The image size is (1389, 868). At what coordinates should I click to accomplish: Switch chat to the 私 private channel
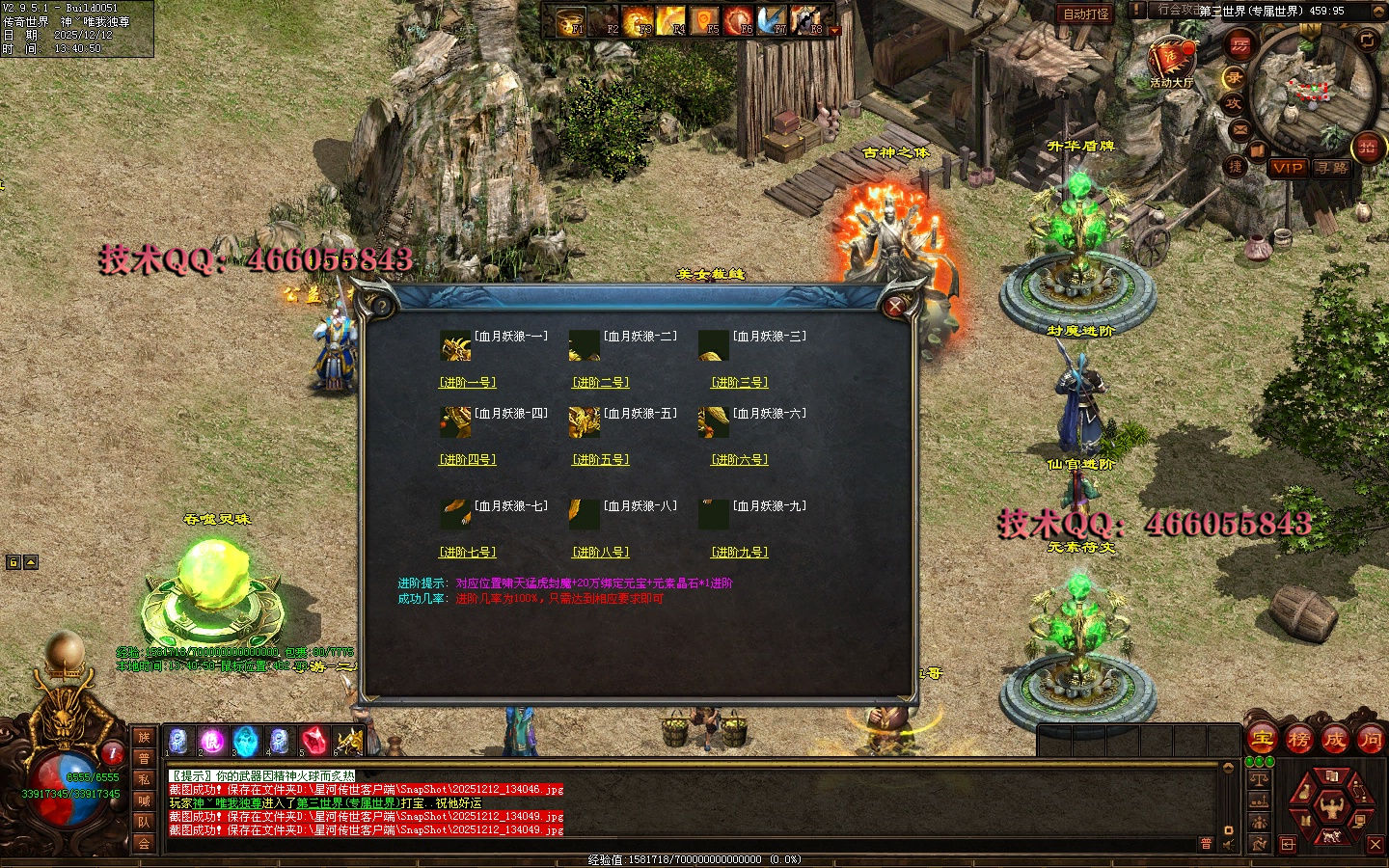tap(144, 779)
